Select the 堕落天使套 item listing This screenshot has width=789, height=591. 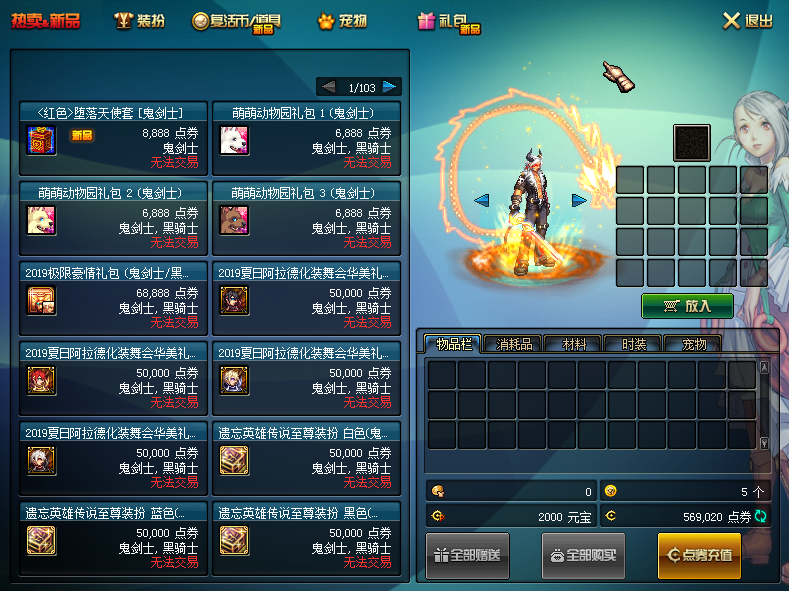114,138
